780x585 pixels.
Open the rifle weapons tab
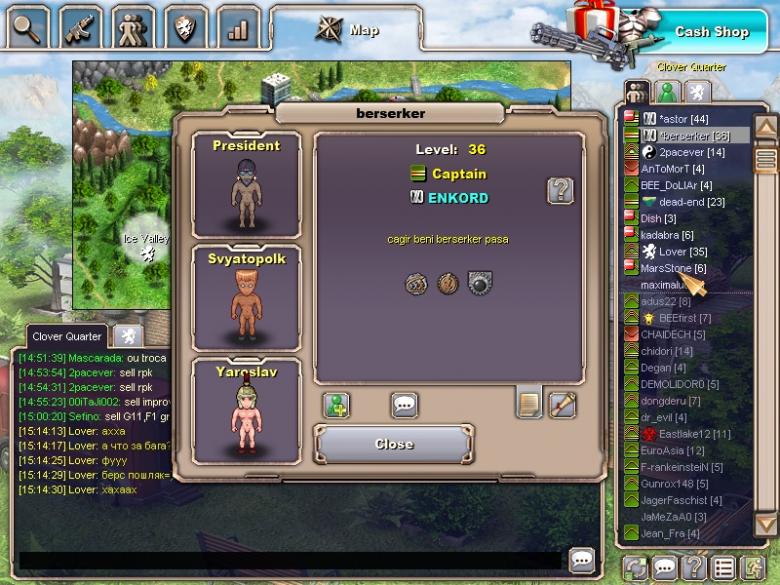pyautogui.click(x=81, y=28)
